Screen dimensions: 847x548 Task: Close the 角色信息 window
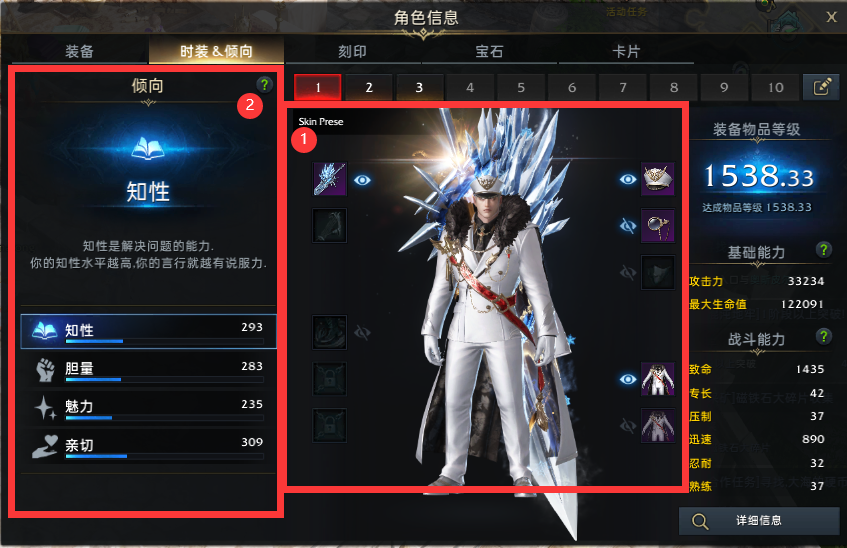tap(831, 15)
